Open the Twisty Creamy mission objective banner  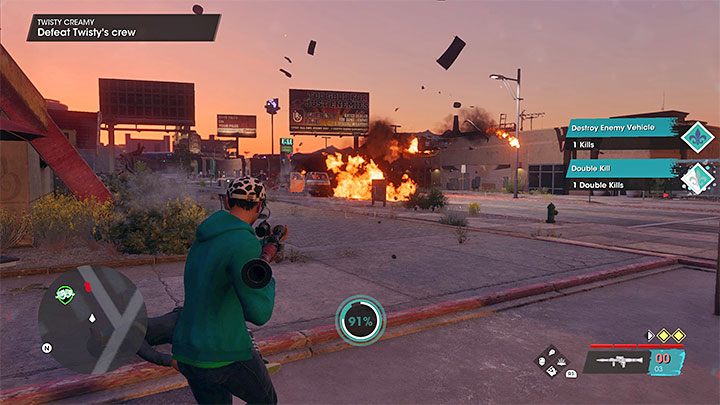coord(122,27)
